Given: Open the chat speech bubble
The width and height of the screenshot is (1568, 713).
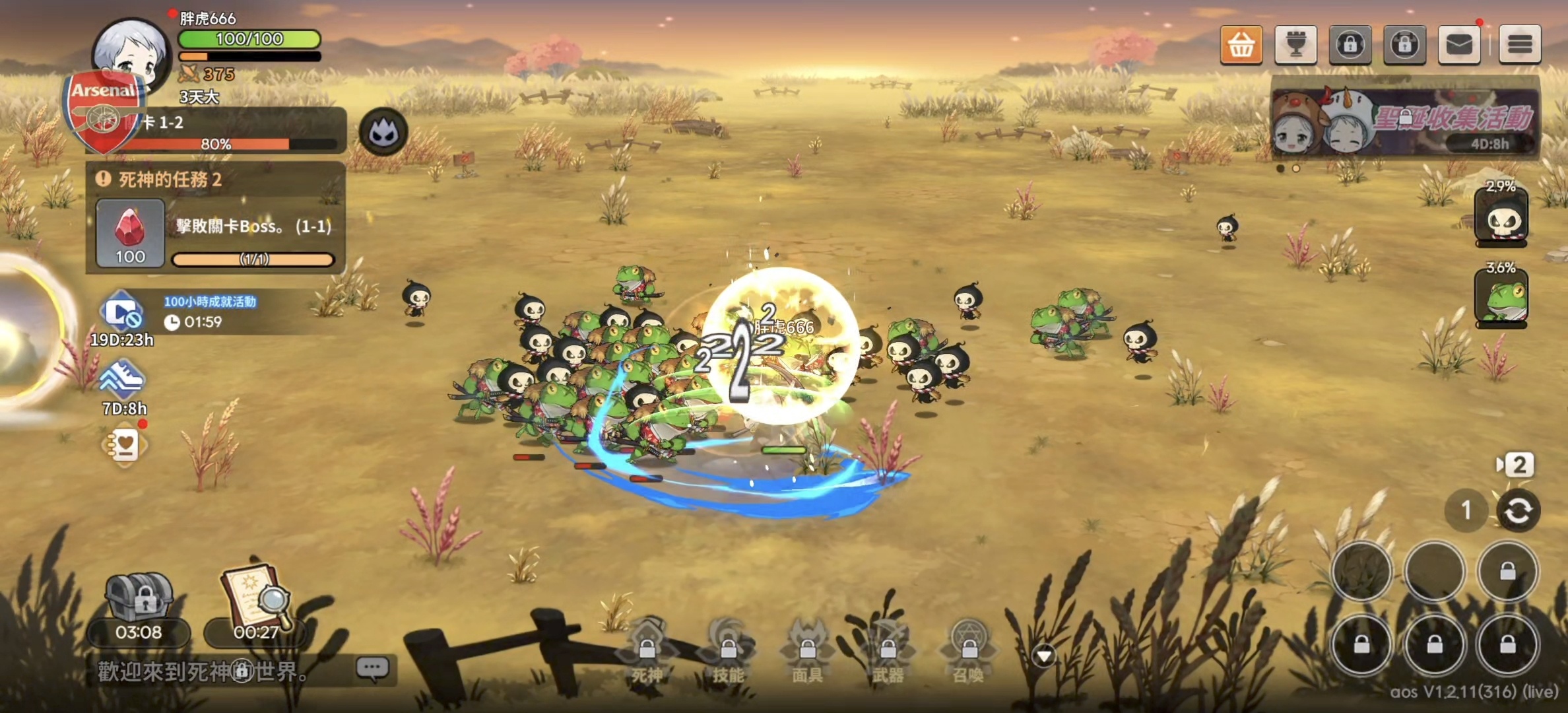Looking at the screenshot, I should coord(372,667).
